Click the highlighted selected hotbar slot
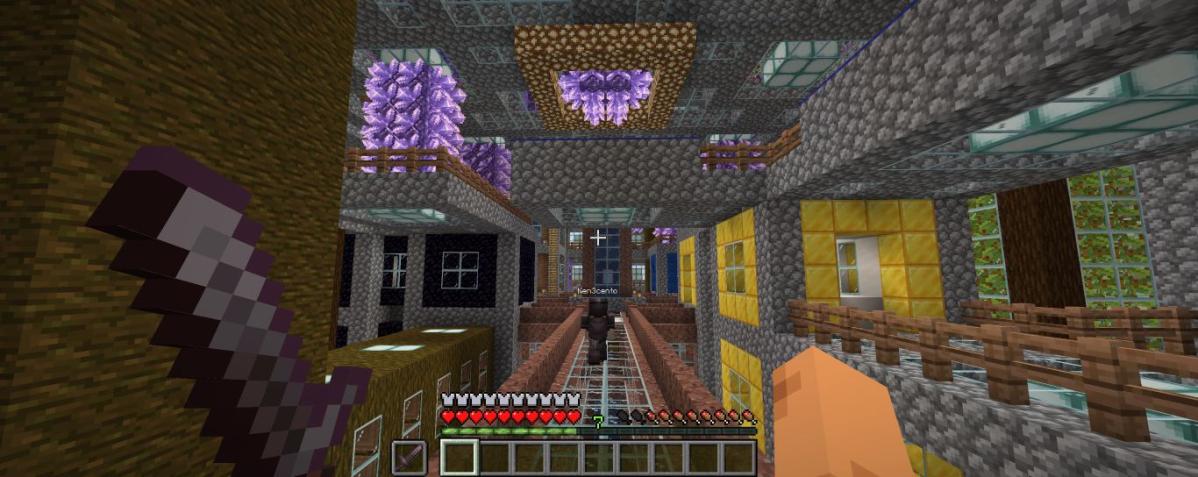Image resolution: width=1198 pixels, height=477 pixels. pos(459,458)
